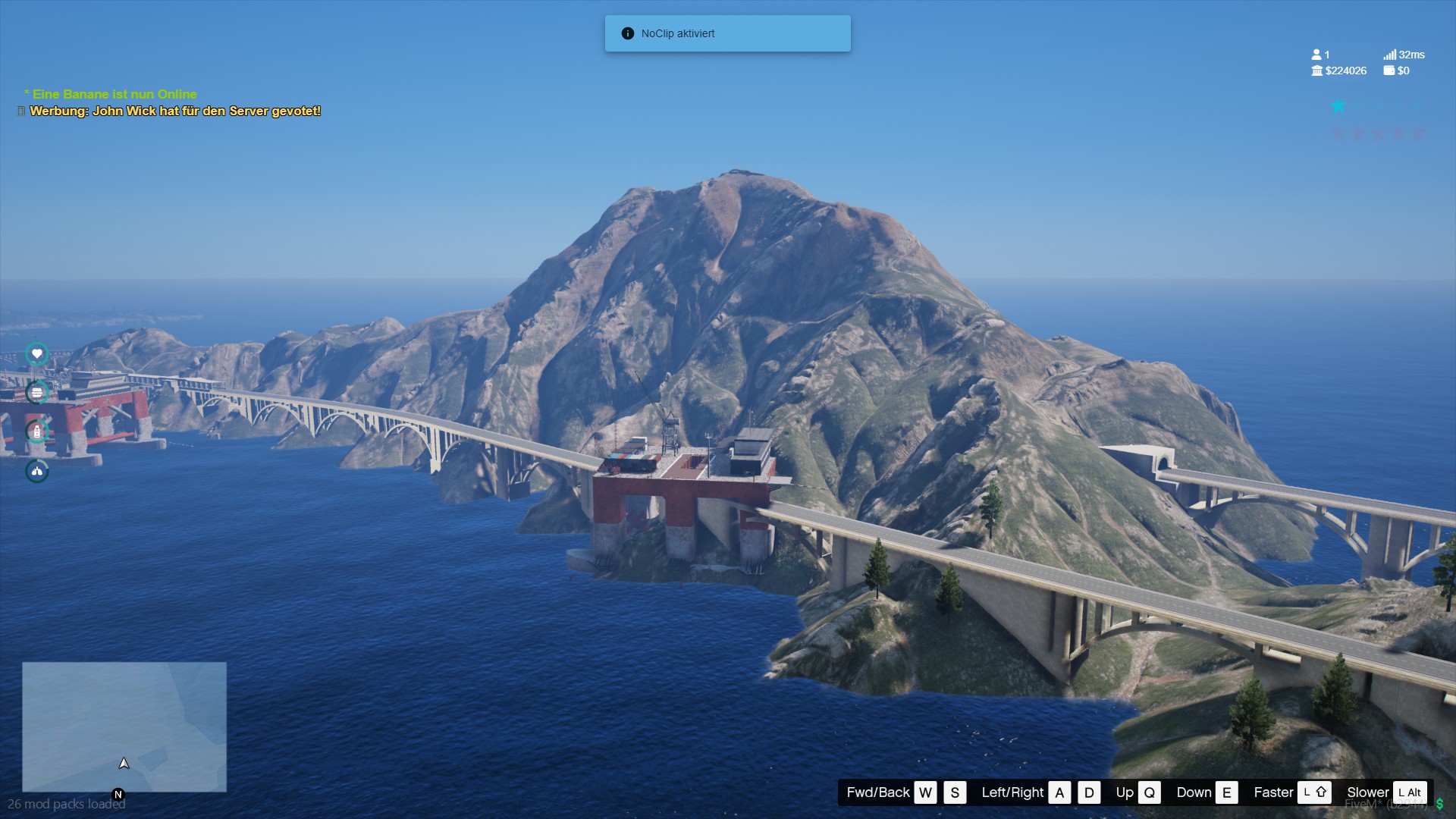Click the John Wick vote chat message
This screenshot has height=819, width=1456.
click(x=175, y=111)
